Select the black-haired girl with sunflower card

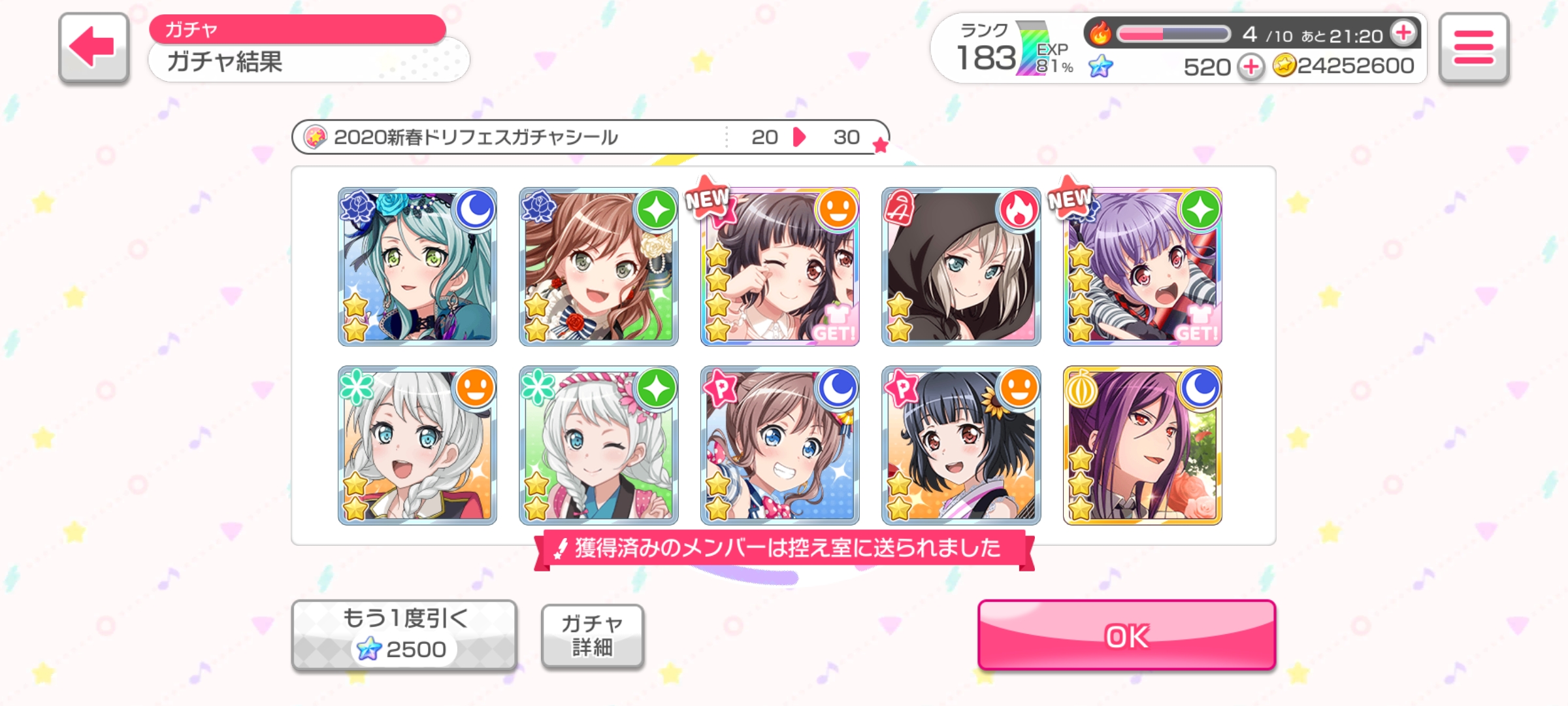point(961,445)
